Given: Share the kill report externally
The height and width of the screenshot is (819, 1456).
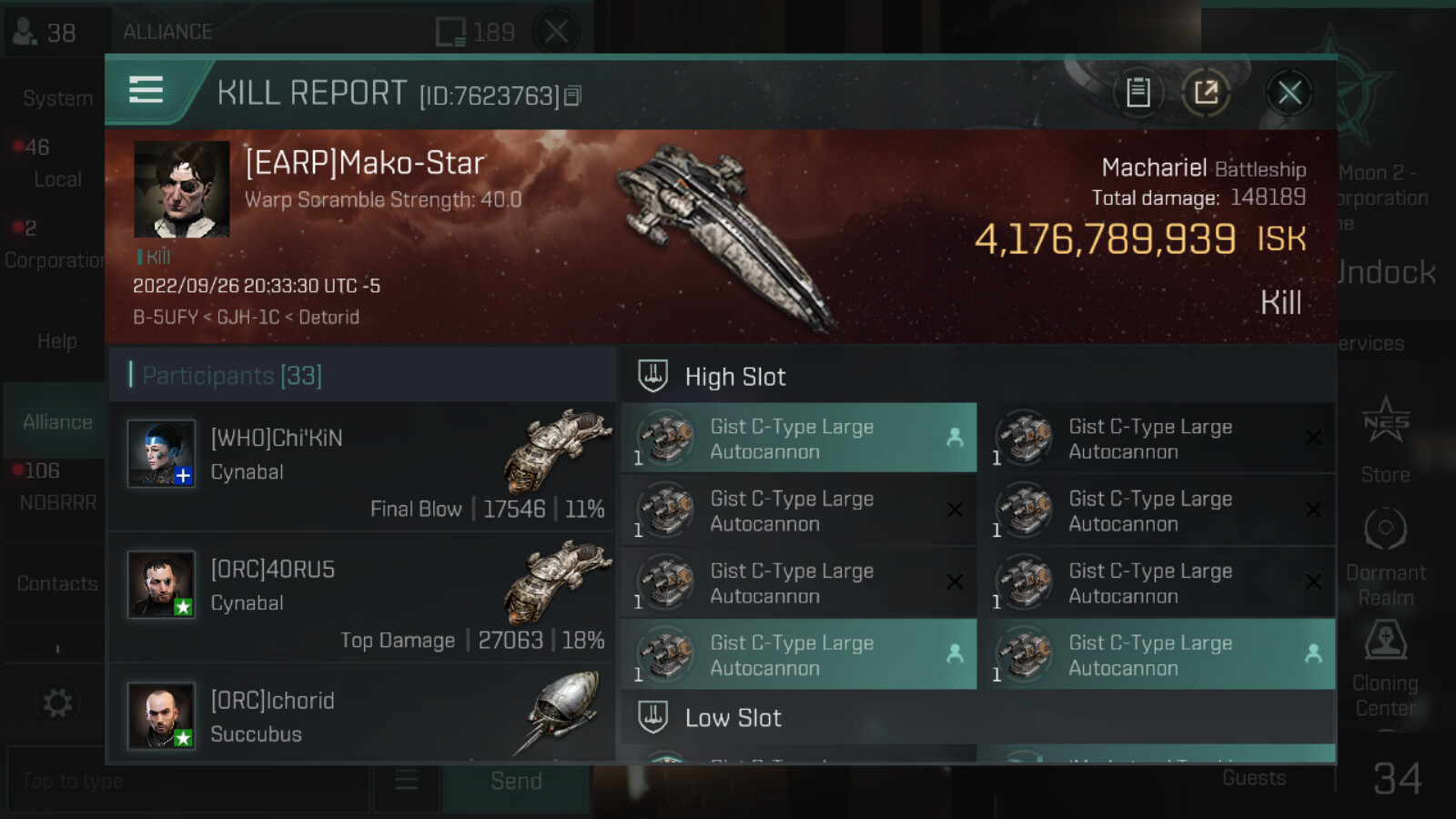Looking at the screenshot, I should pos(1206,93).
